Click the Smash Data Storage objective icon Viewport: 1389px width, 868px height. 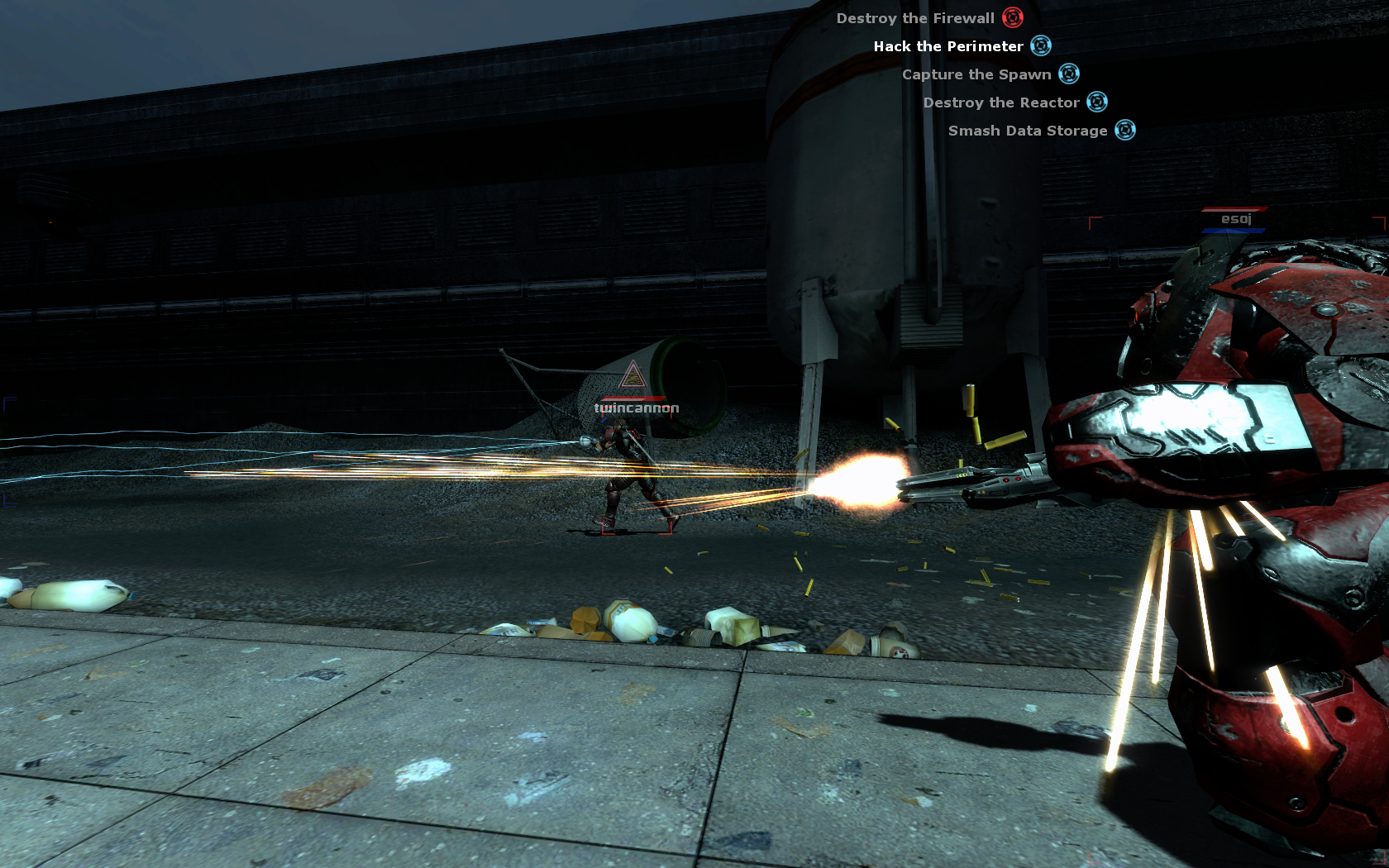1125,130
